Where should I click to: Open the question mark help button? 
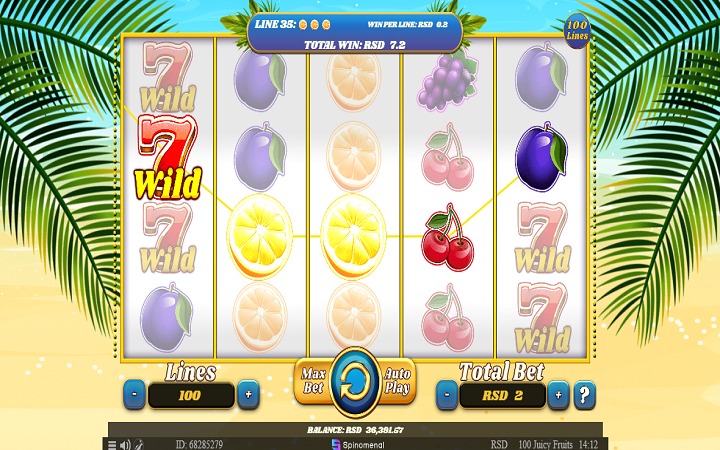(x=585, y=394)
